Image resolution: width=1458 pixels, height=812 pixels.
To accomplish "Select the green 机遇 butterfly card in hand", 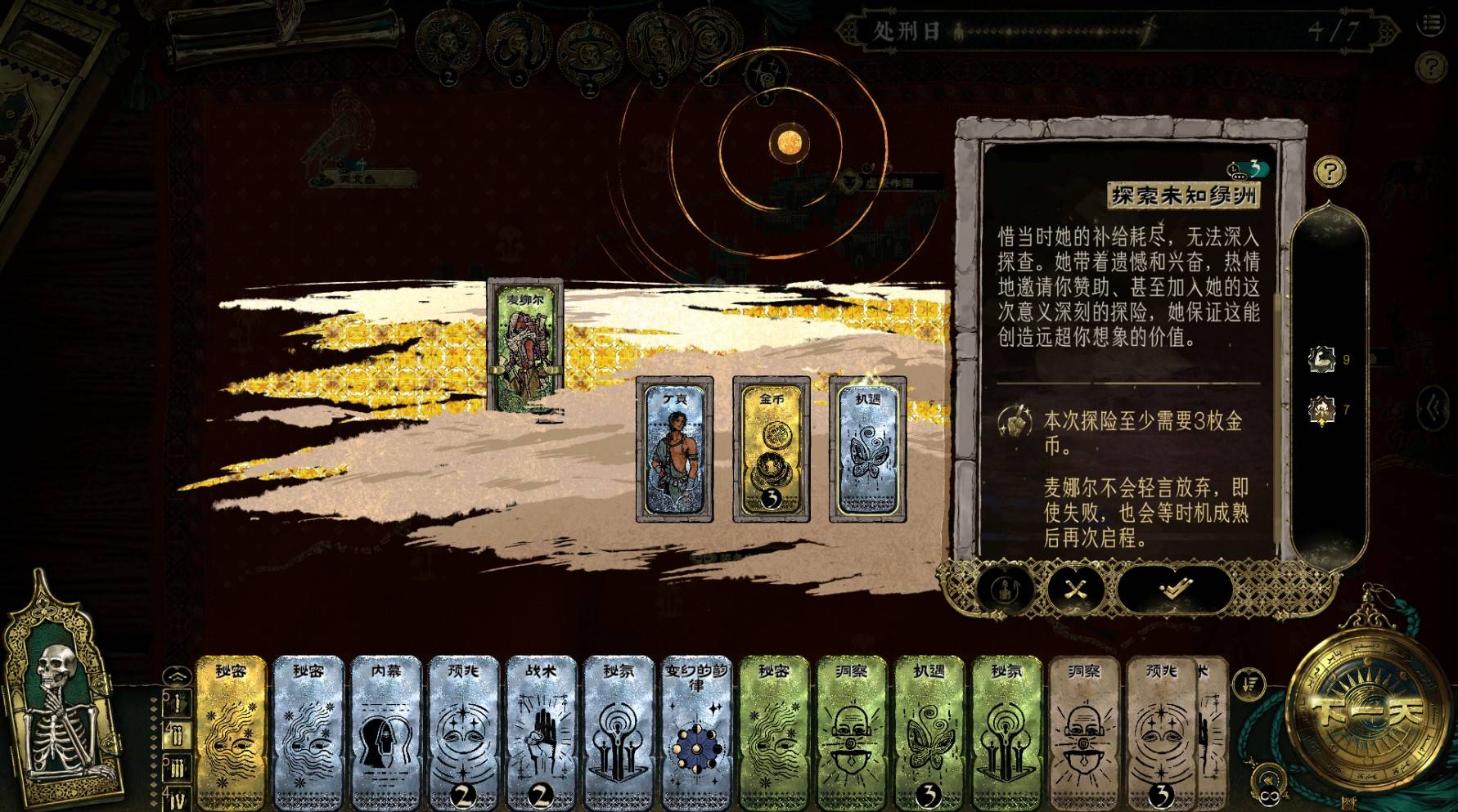I will tap(928, 732).
